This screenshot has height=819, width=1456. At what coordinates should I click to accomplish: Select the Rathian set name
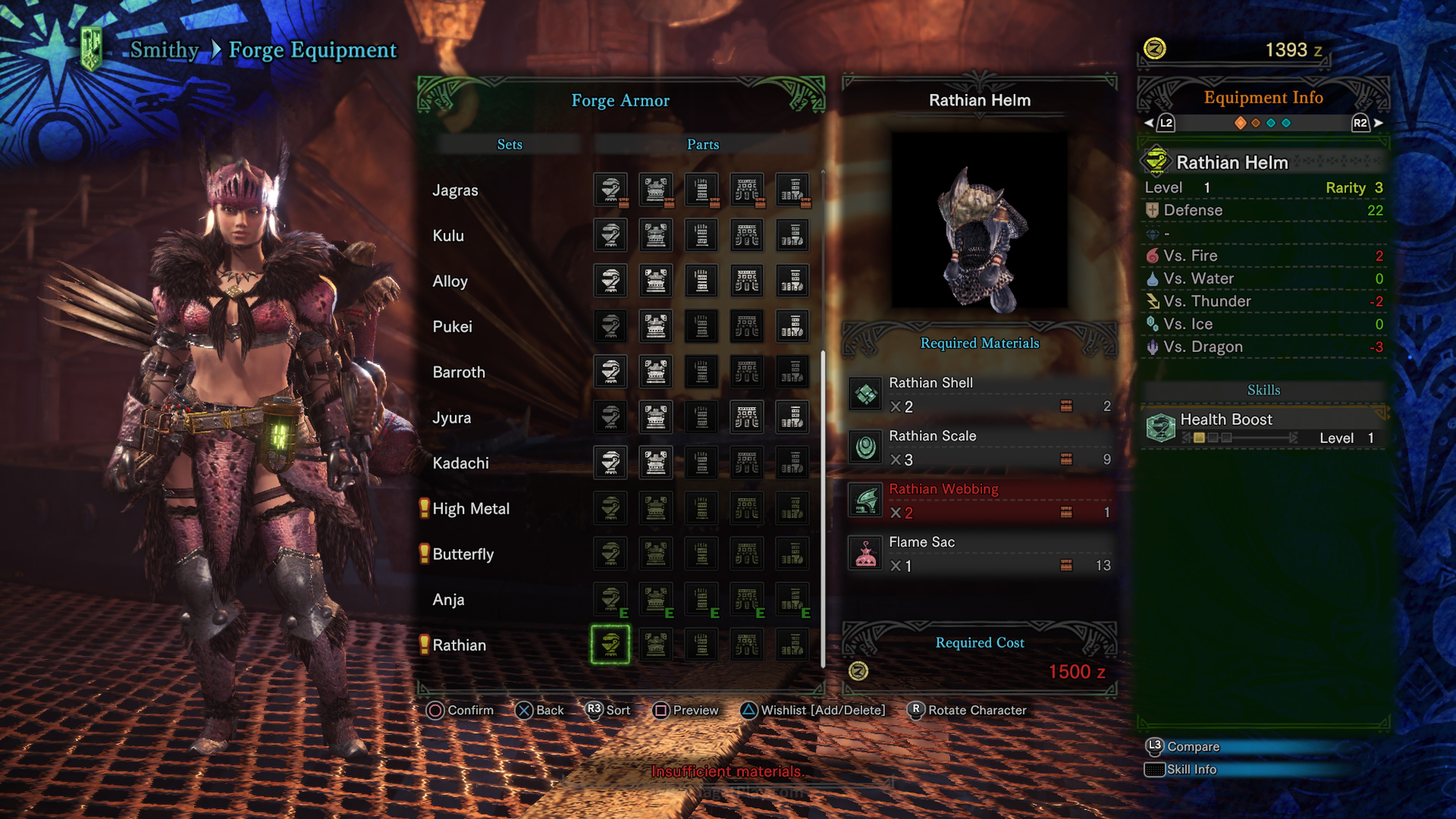(459, 645)
